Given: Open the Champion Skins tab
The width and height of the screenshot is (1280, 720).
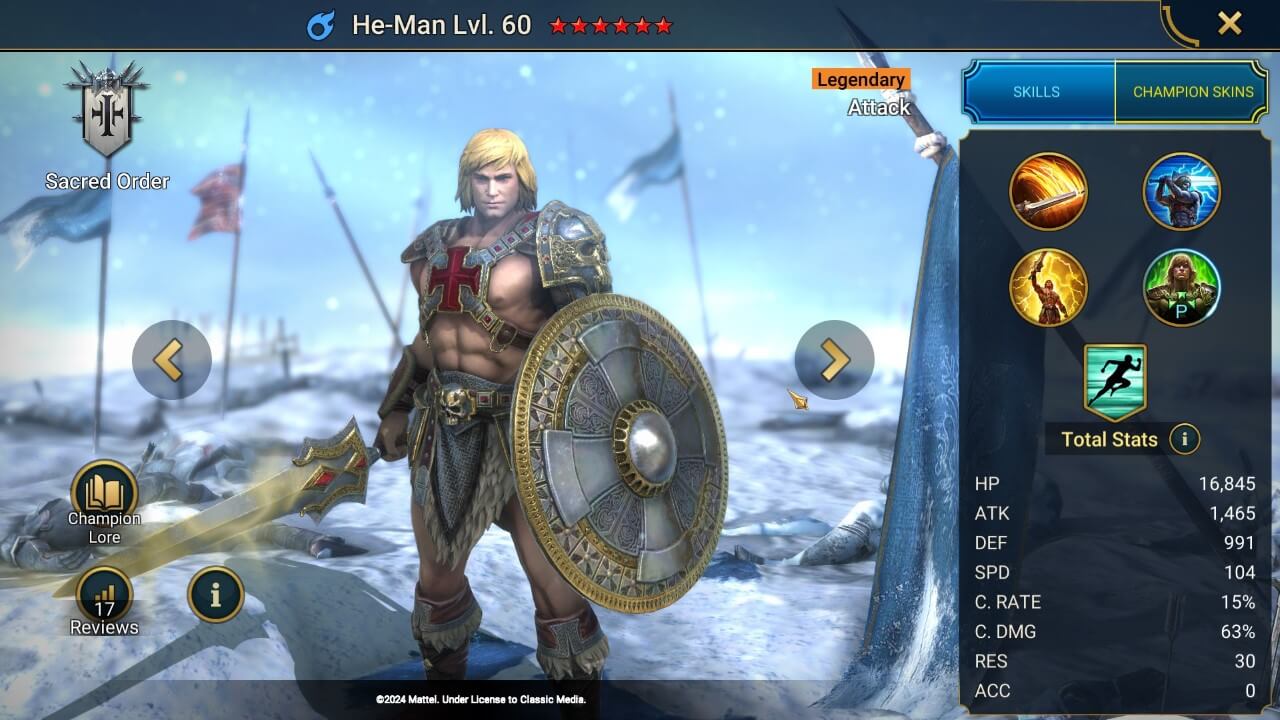Looking at the screenshot, I should pos(1192,92).
